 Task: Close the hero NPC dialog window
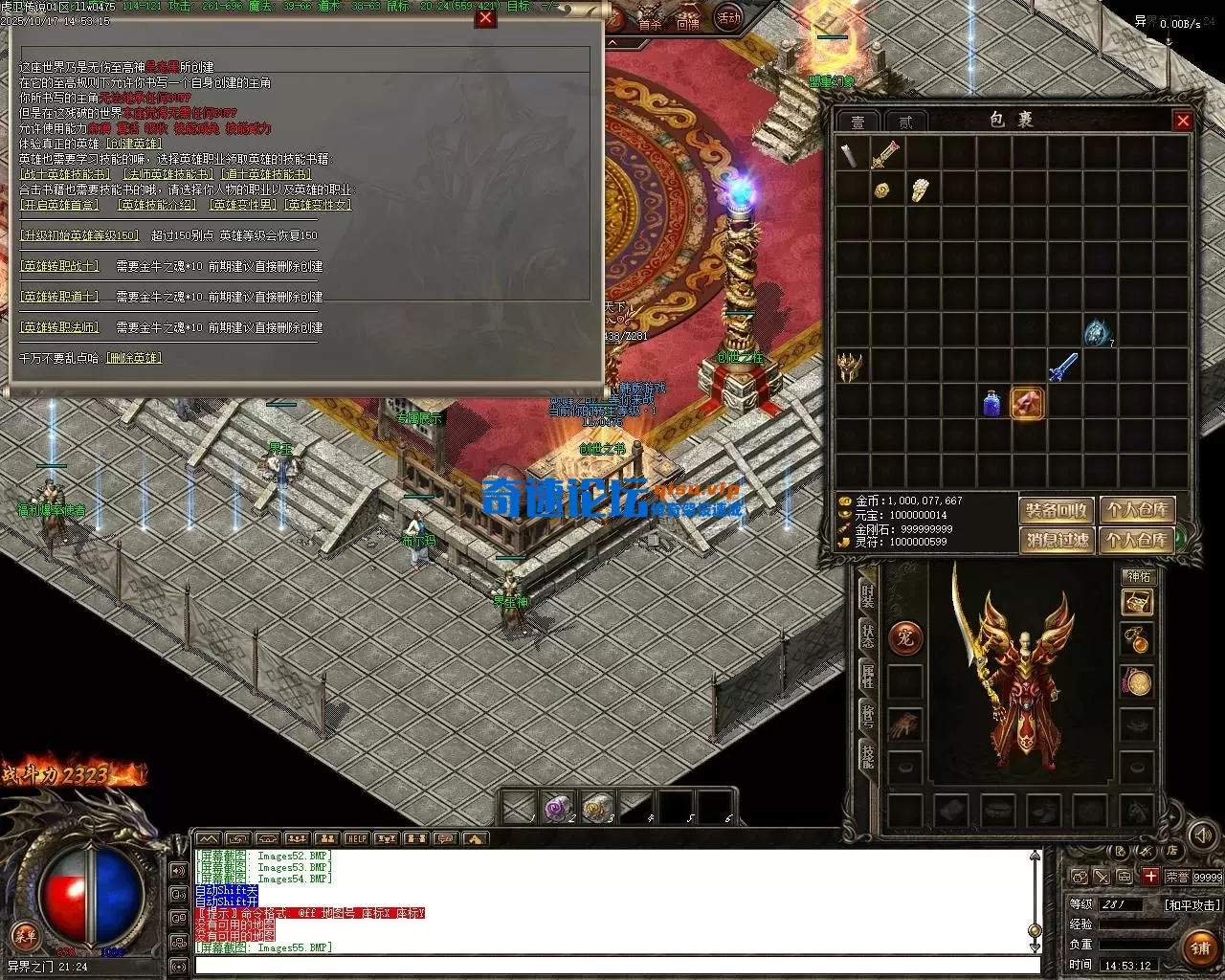coord(486,18)
